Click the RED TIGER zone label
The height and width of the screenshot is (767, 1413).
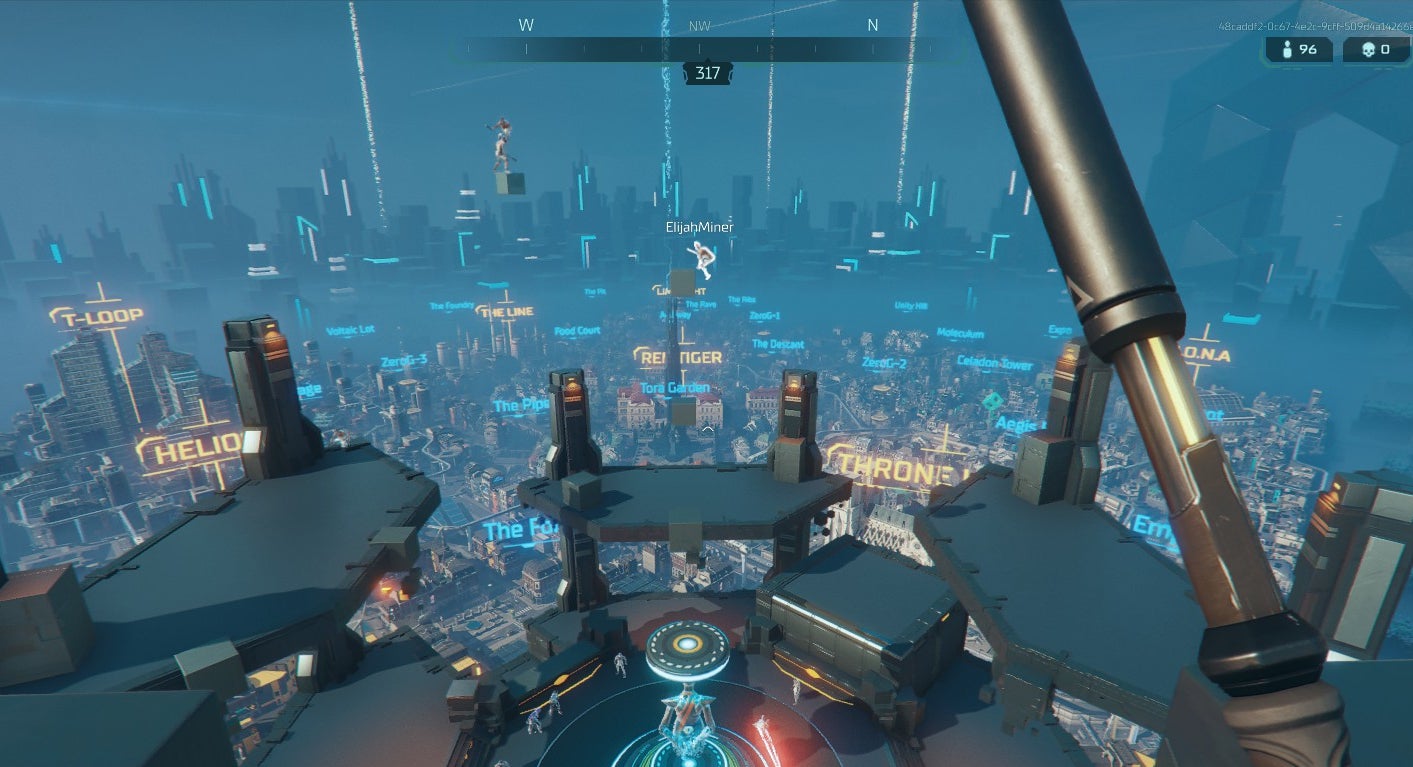[682, 356]
